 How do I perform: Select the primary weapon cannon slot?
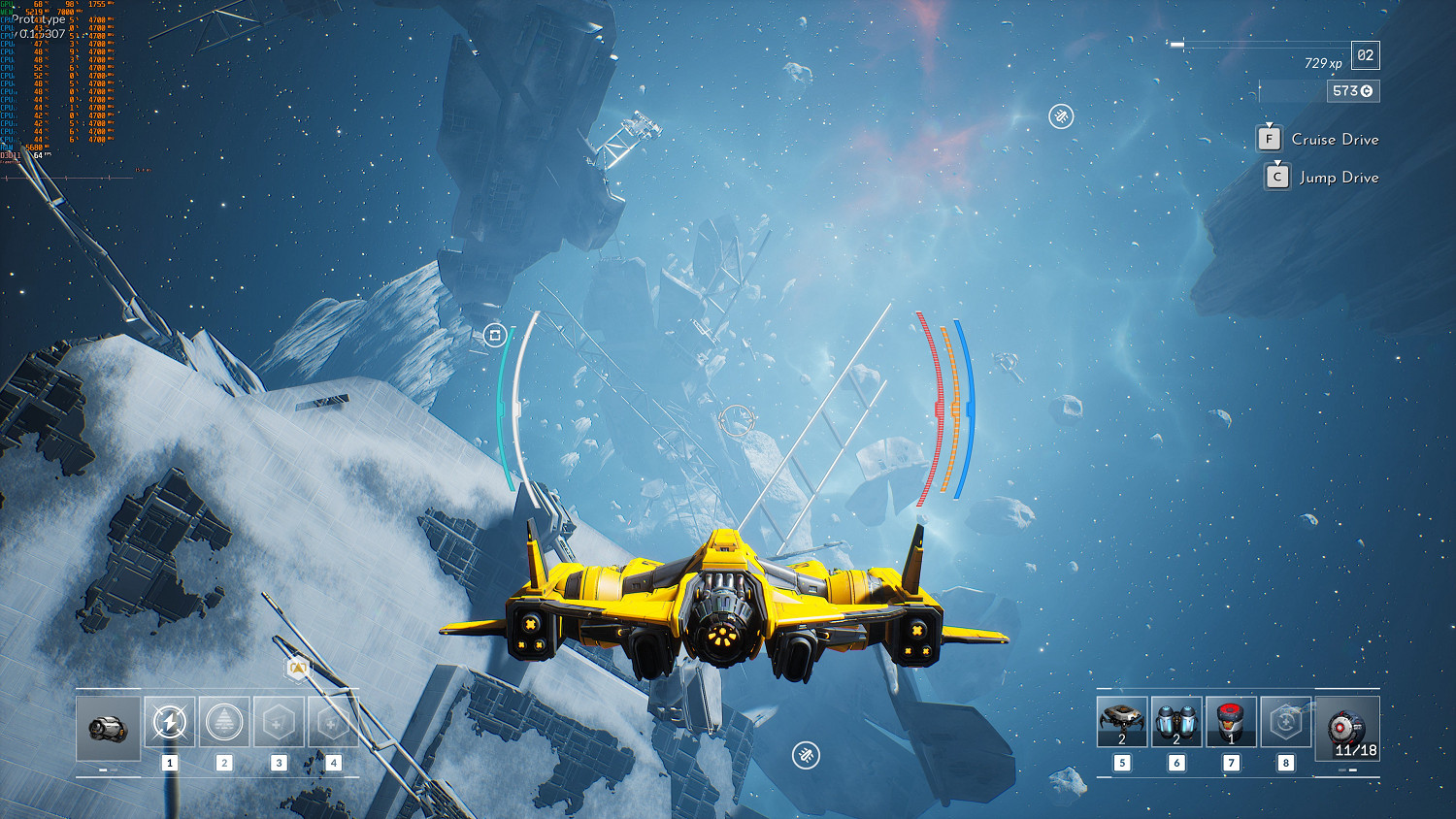tap(108, 727)
